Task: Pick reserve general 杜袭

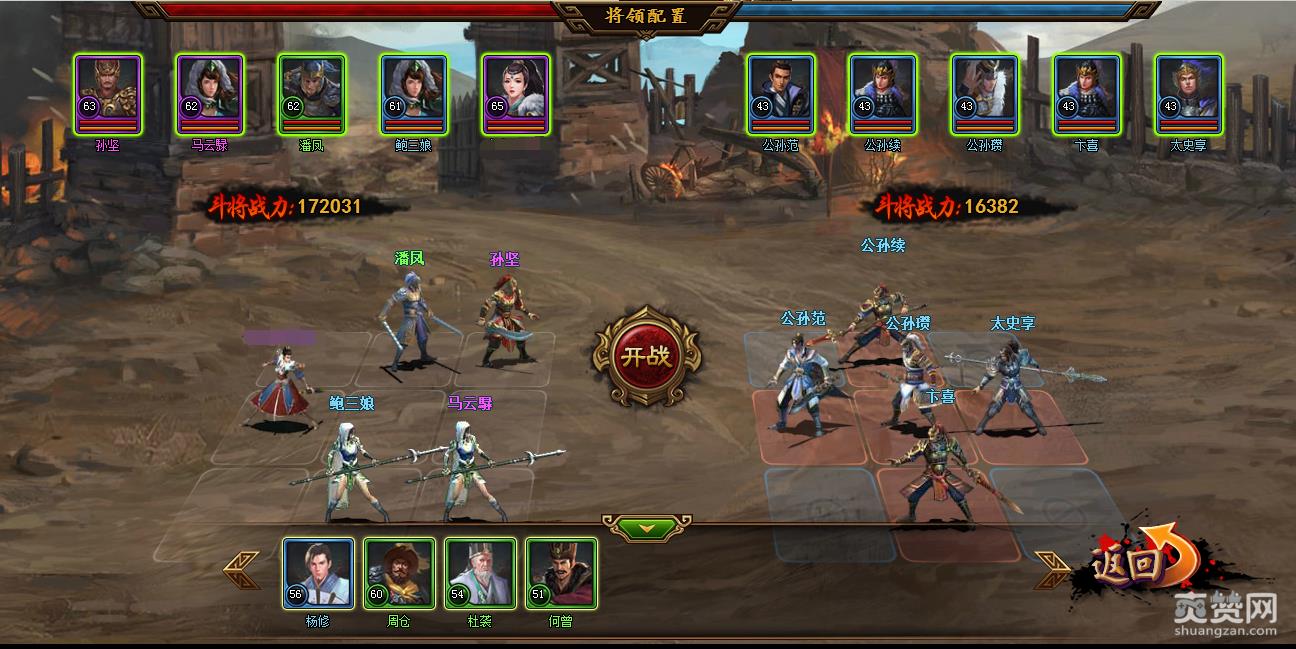Action: (x=480, y=573)
